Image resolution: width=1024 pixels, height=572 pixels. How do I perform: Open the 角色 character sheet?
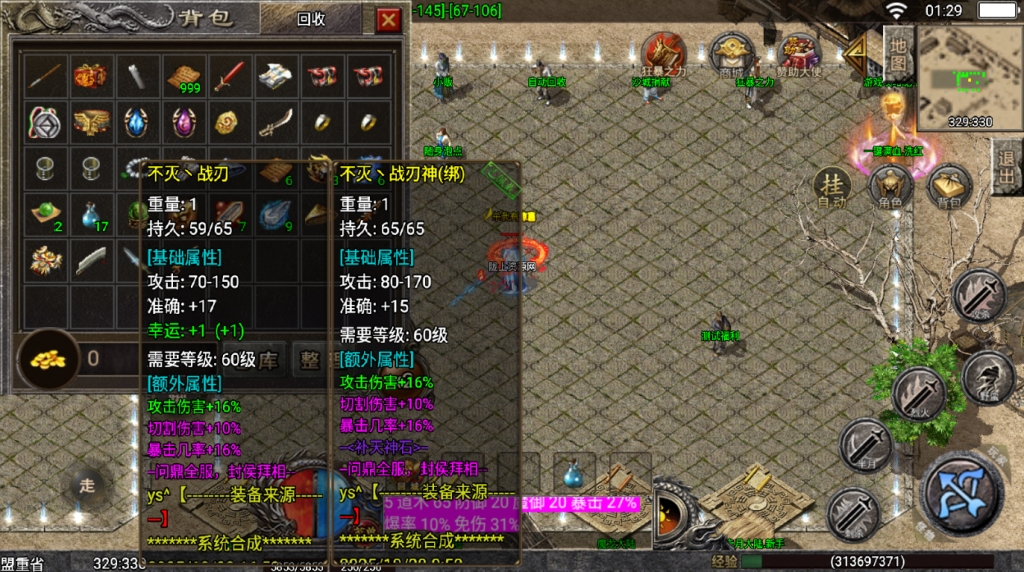point(889,187)
